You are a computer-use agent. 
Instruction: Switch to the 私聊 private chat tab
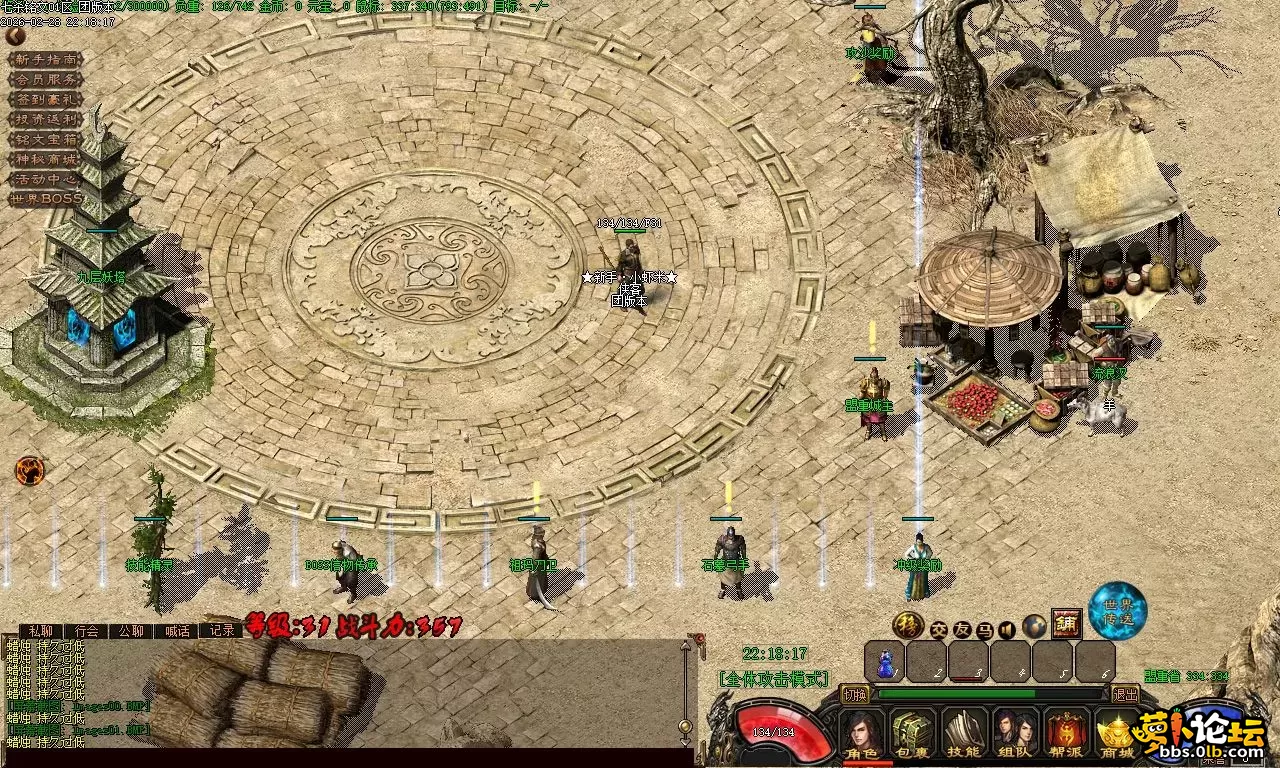coord(41,631)
